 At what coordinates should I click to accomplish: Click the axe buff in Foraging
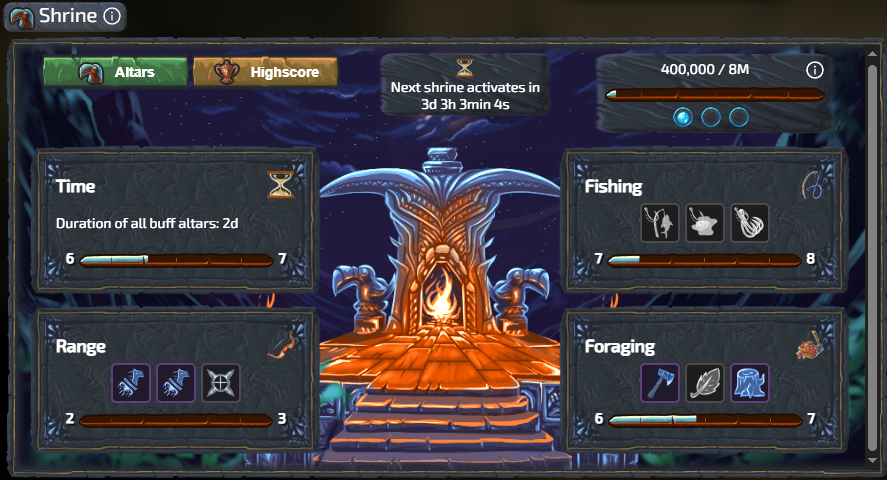click(660, 382)
